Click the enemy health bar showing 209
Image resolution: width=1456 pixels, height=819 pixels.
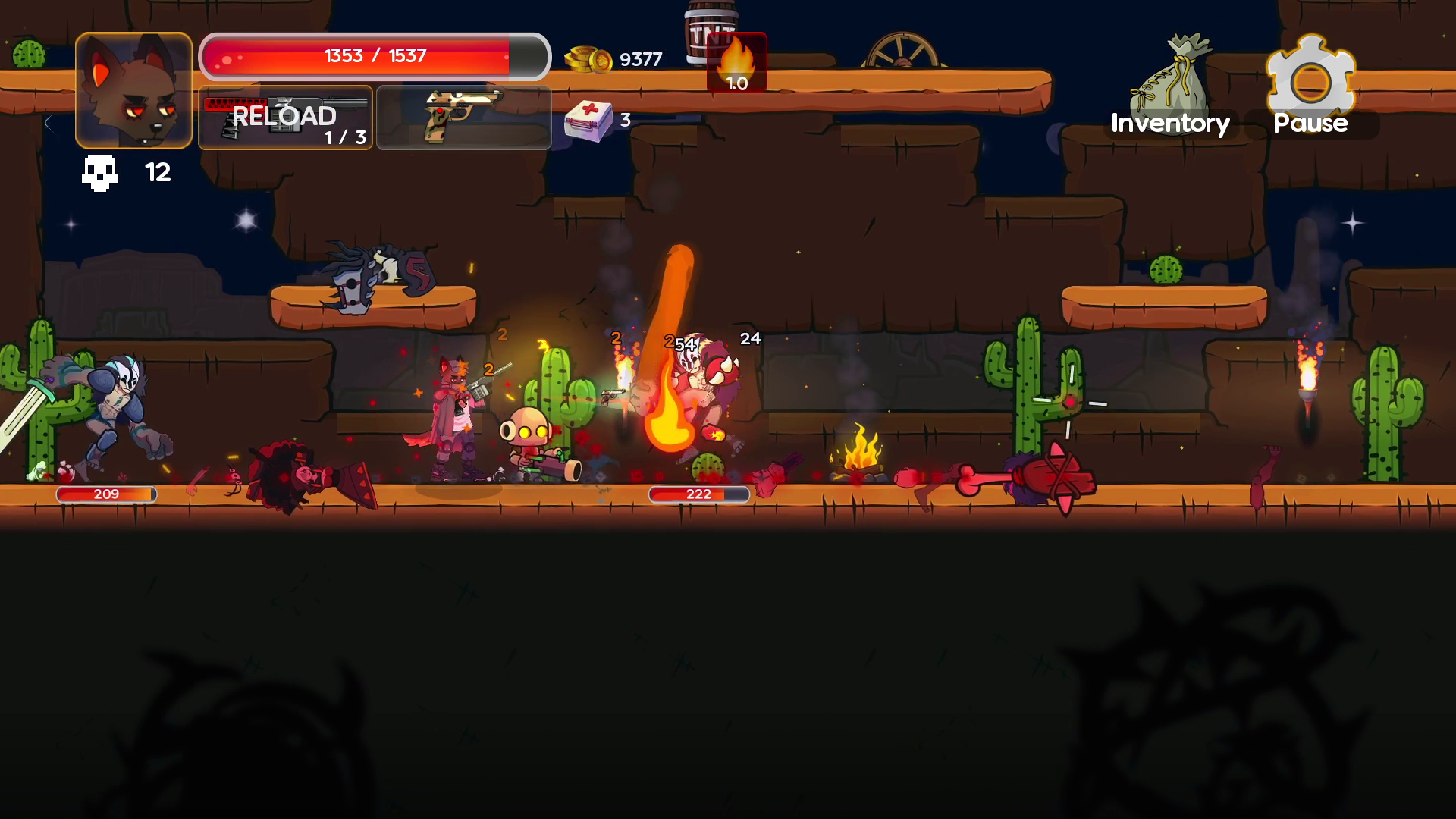[x=105, y=494]
